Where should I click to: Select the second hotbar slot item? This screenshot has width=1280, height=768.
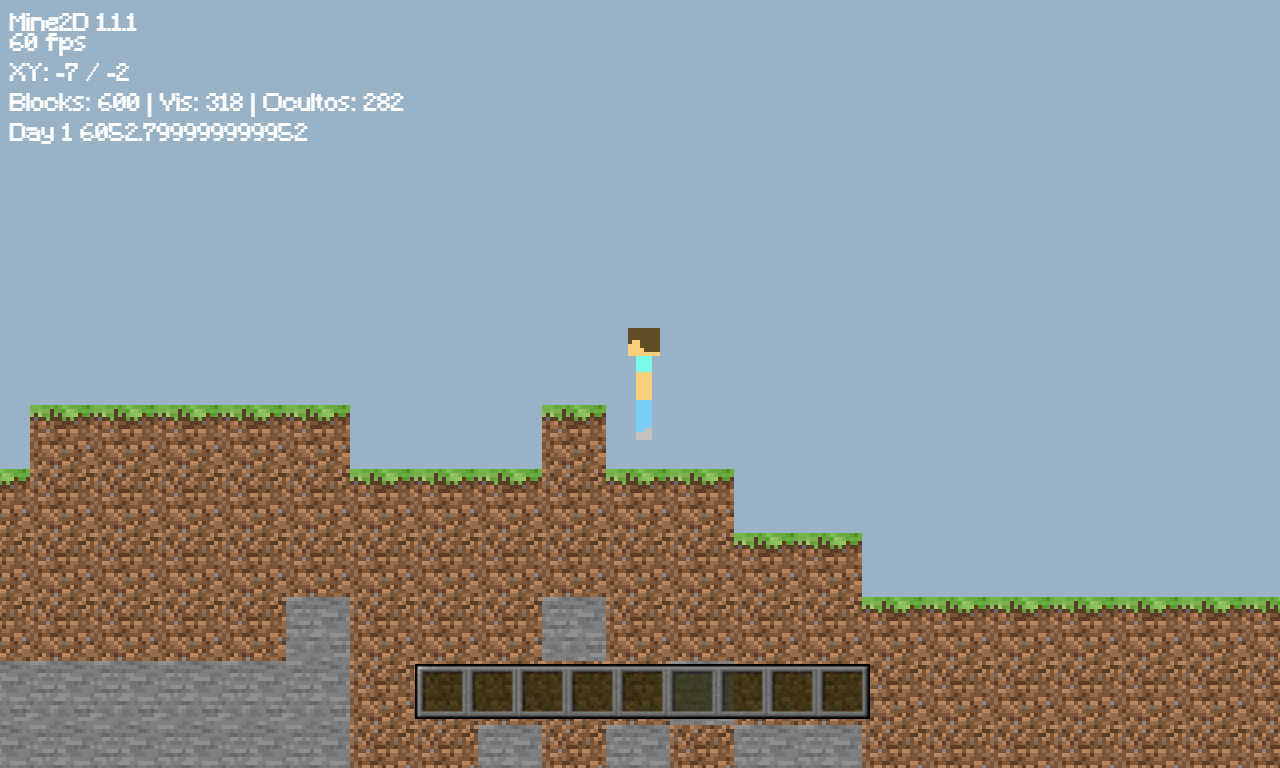[491, 690]
